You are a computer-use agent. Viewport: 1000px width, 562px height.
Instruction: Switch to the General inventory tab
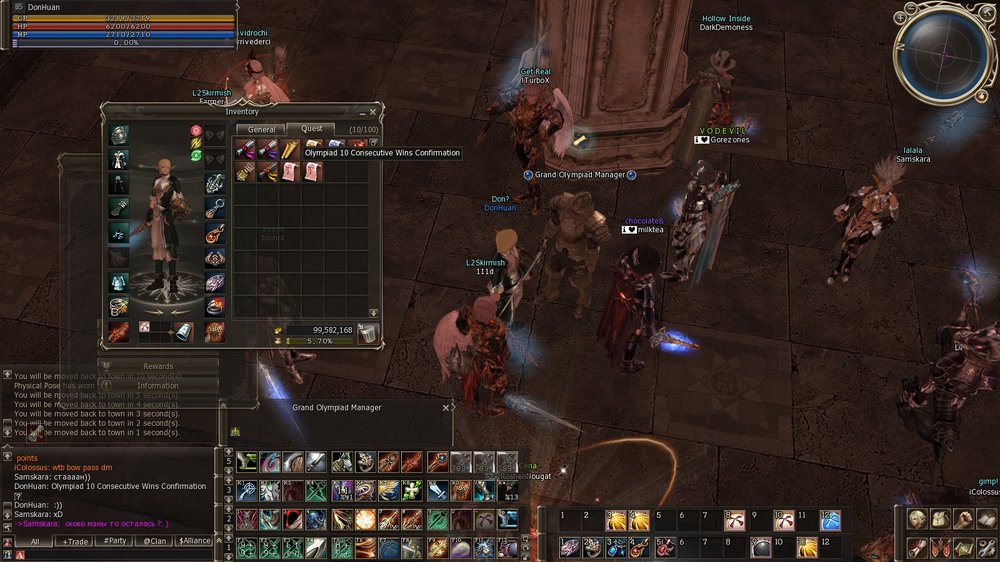pyautogui.click(x=261, y=129)
